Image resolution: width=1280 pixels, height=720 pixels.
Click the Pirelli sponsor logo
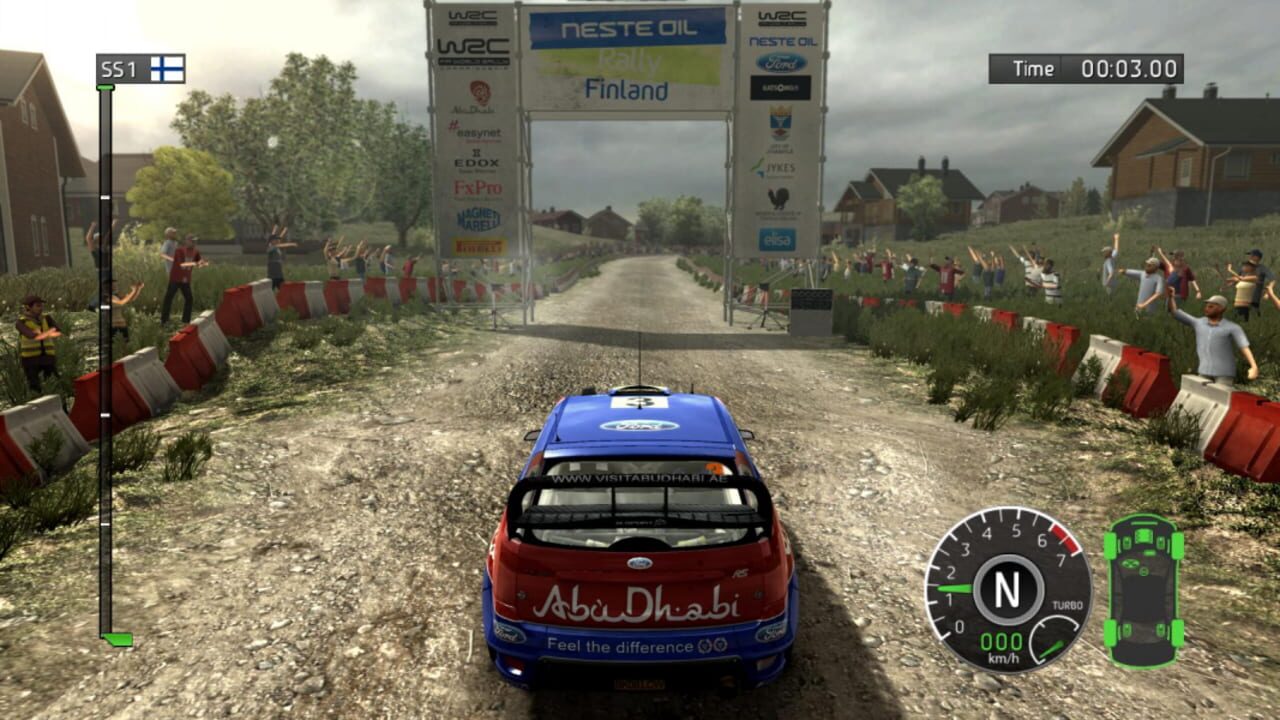click(478, 245)
